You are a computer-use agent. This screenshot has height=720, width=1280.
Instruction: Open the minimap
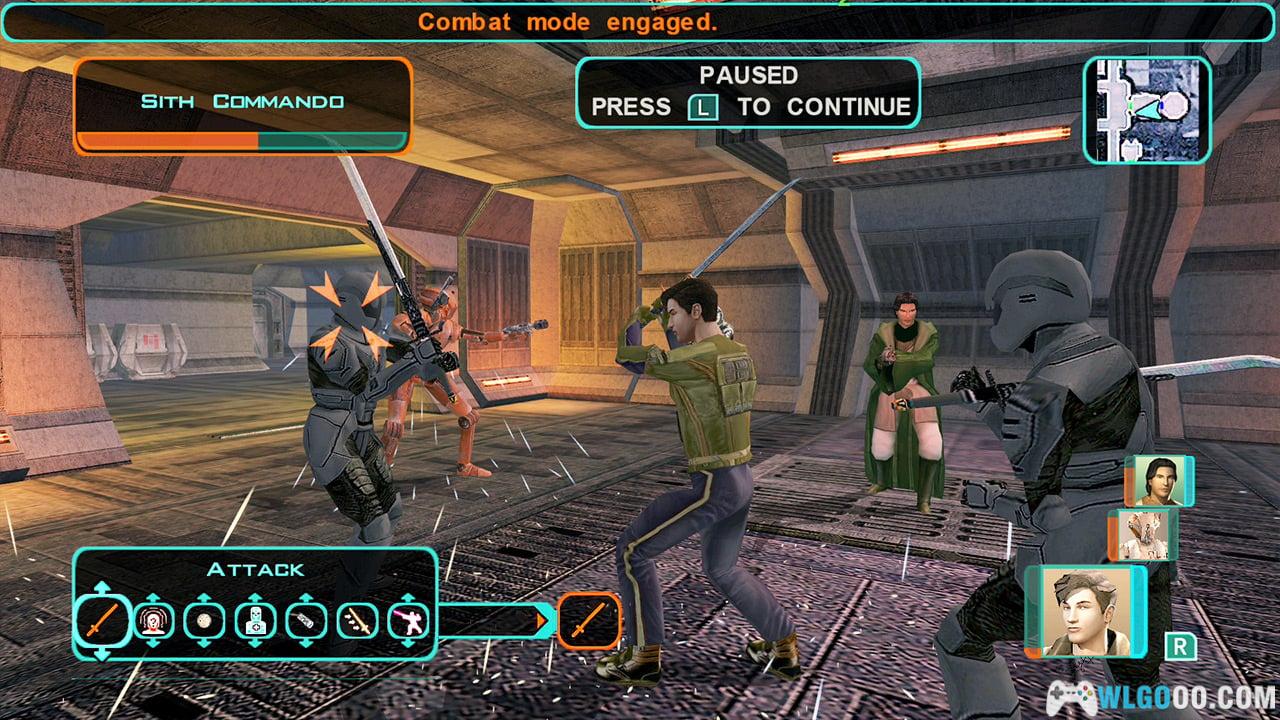pyautogui.click(x=1147, y=109)
